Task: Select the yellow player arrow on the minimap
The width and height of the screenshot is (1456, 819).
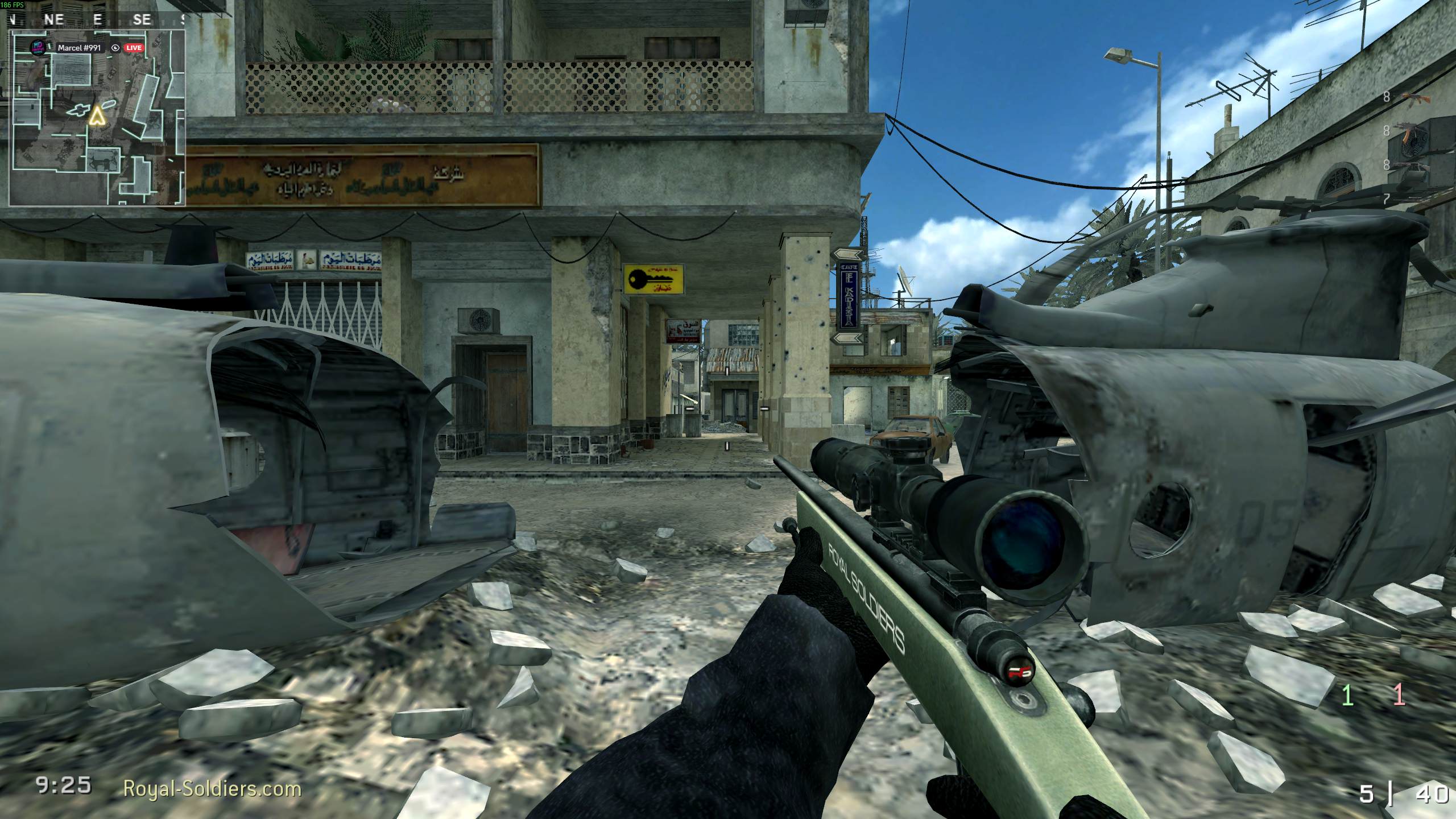Action: coord(98,116)
